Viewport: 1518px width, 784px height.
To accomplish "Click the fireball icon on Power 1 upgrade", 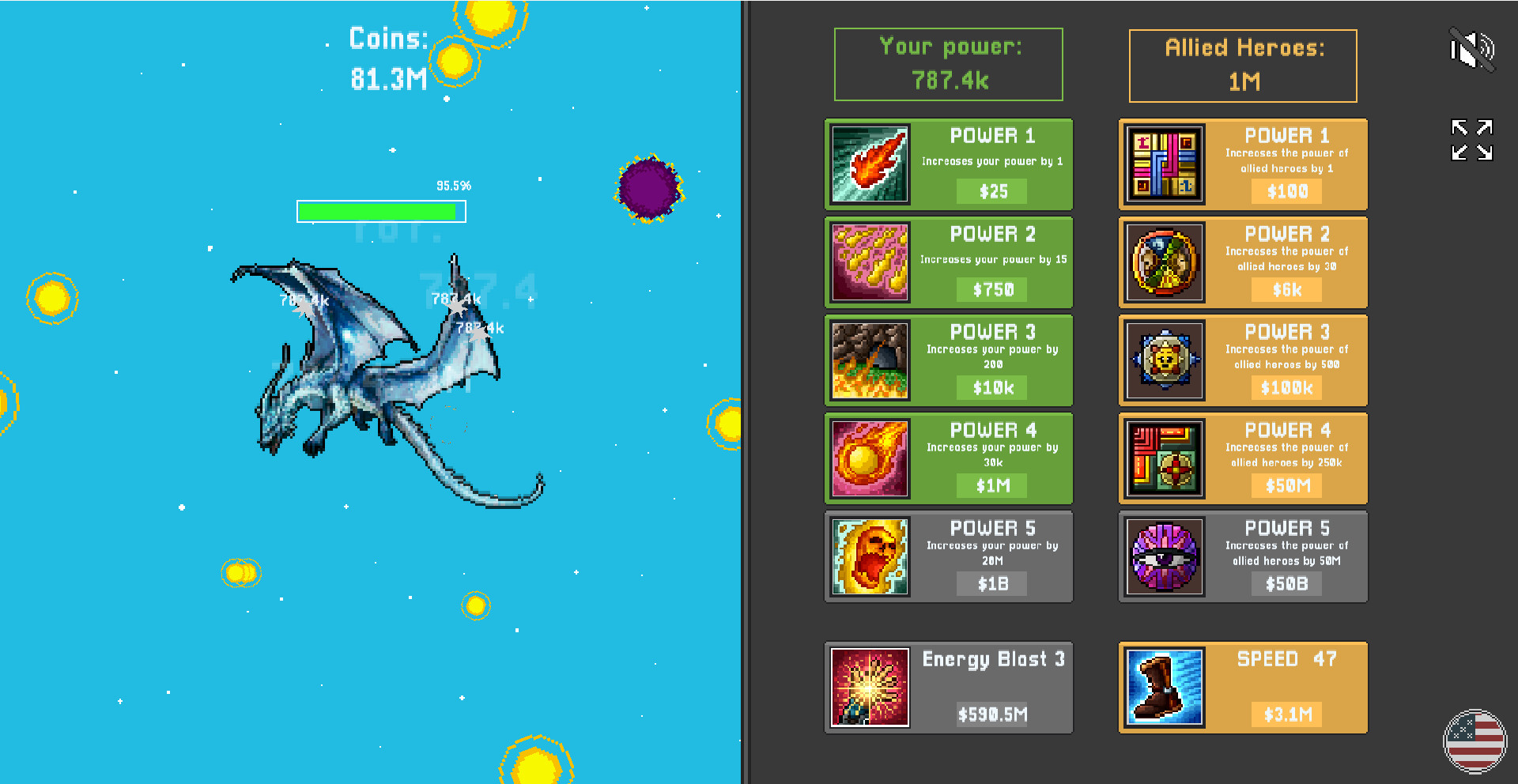I will point(869,164).
